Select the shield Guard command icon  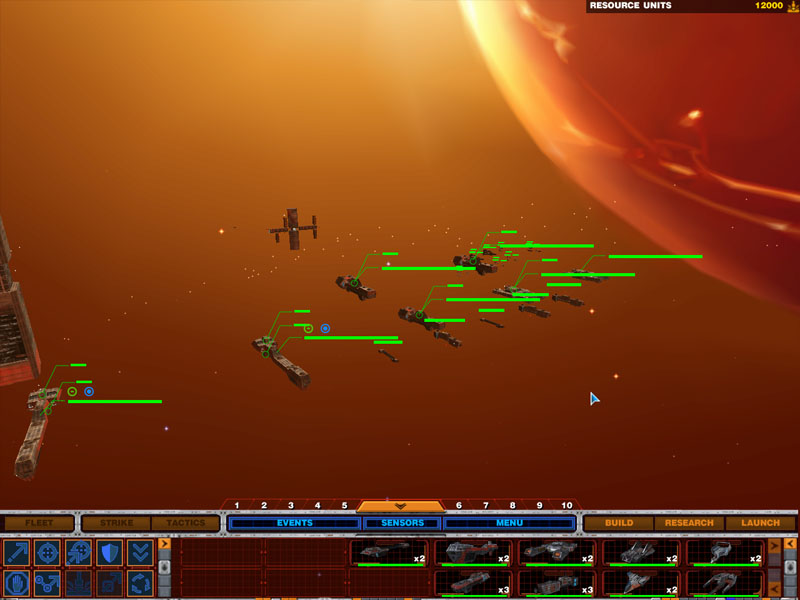[110, 553]
